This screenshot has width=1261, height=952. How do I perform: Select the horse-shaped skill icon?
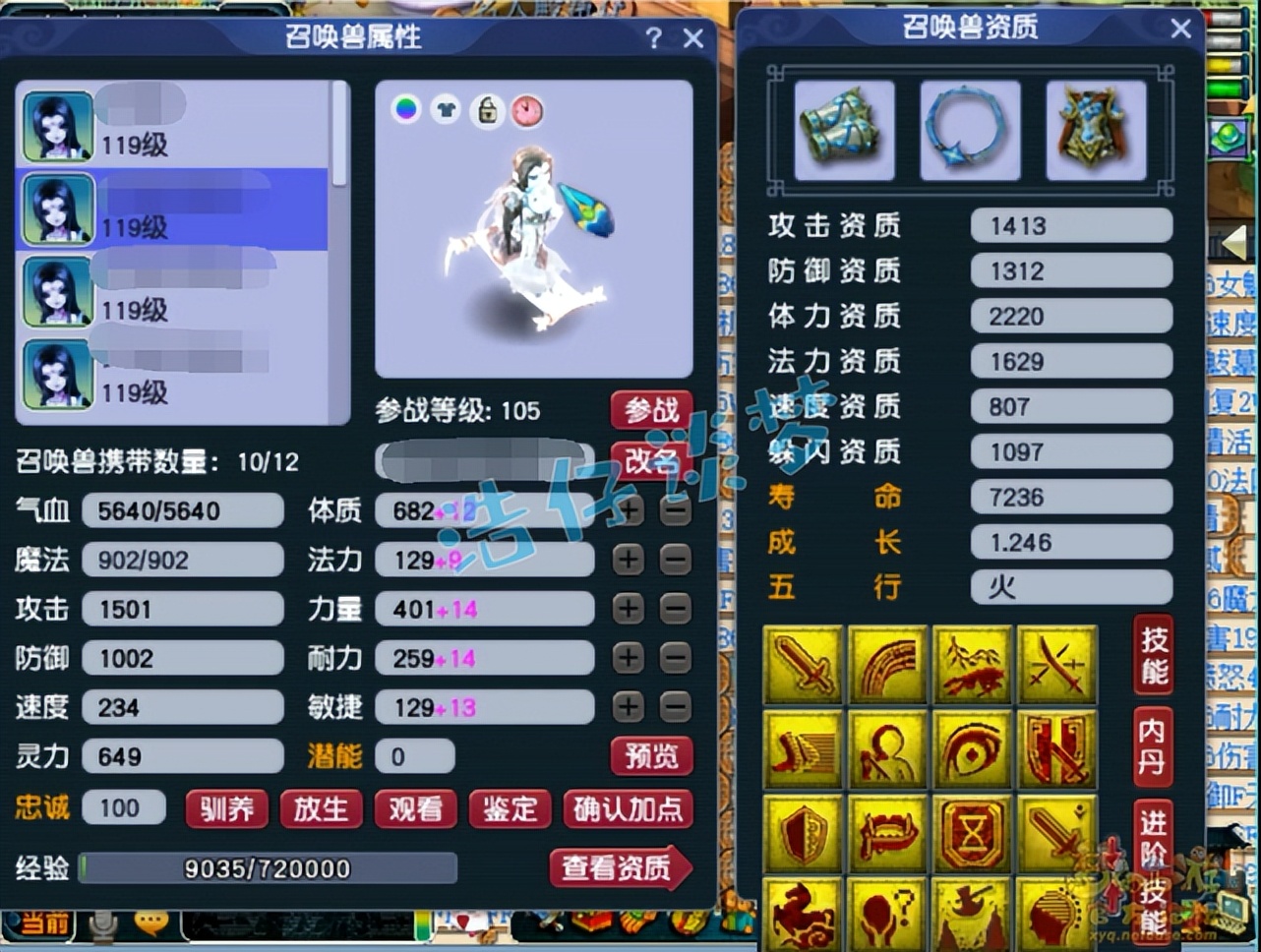[804, 913]
